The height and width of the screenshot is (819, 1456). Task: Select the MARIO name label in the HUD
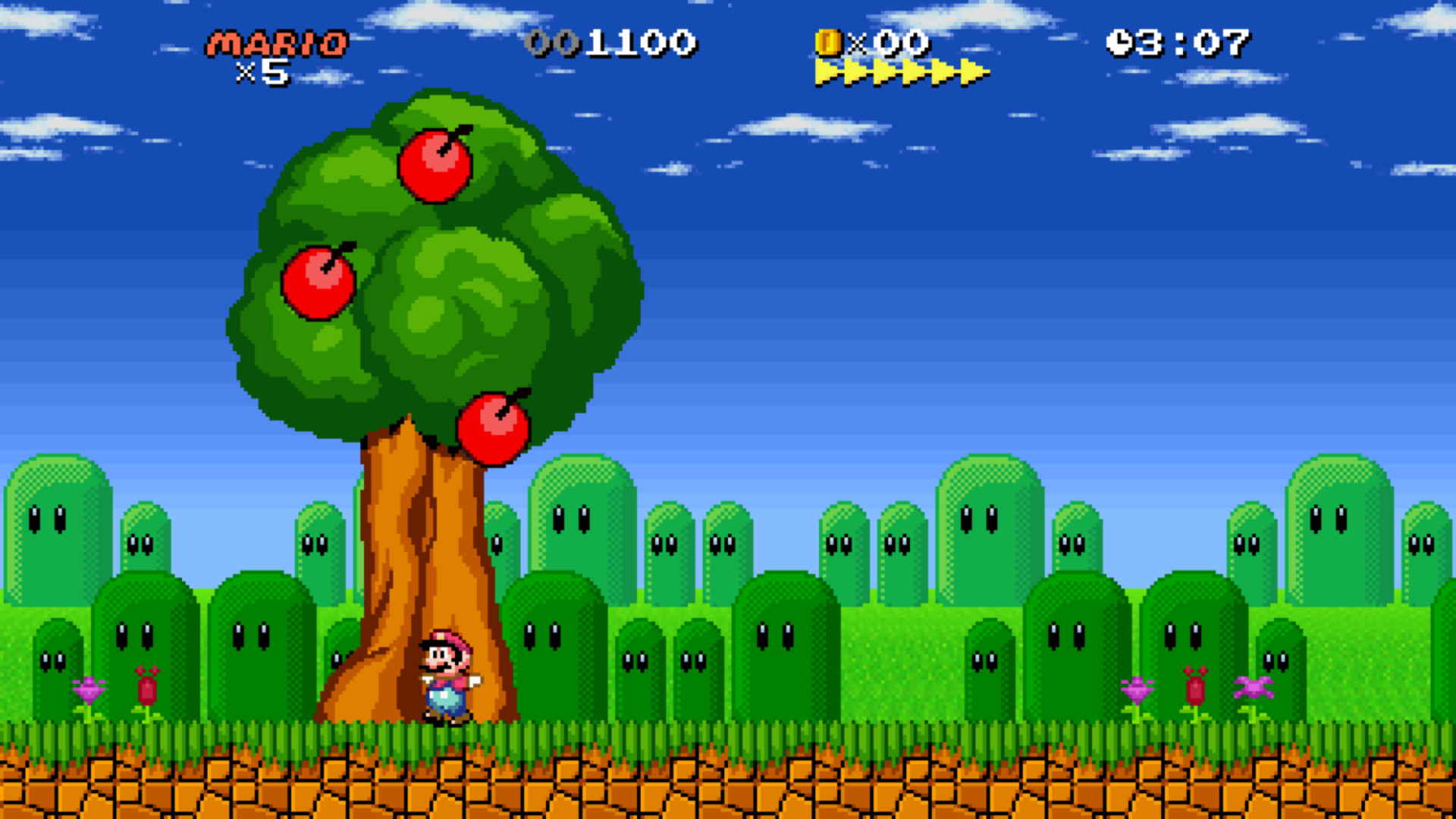click(x=277, y=43)
